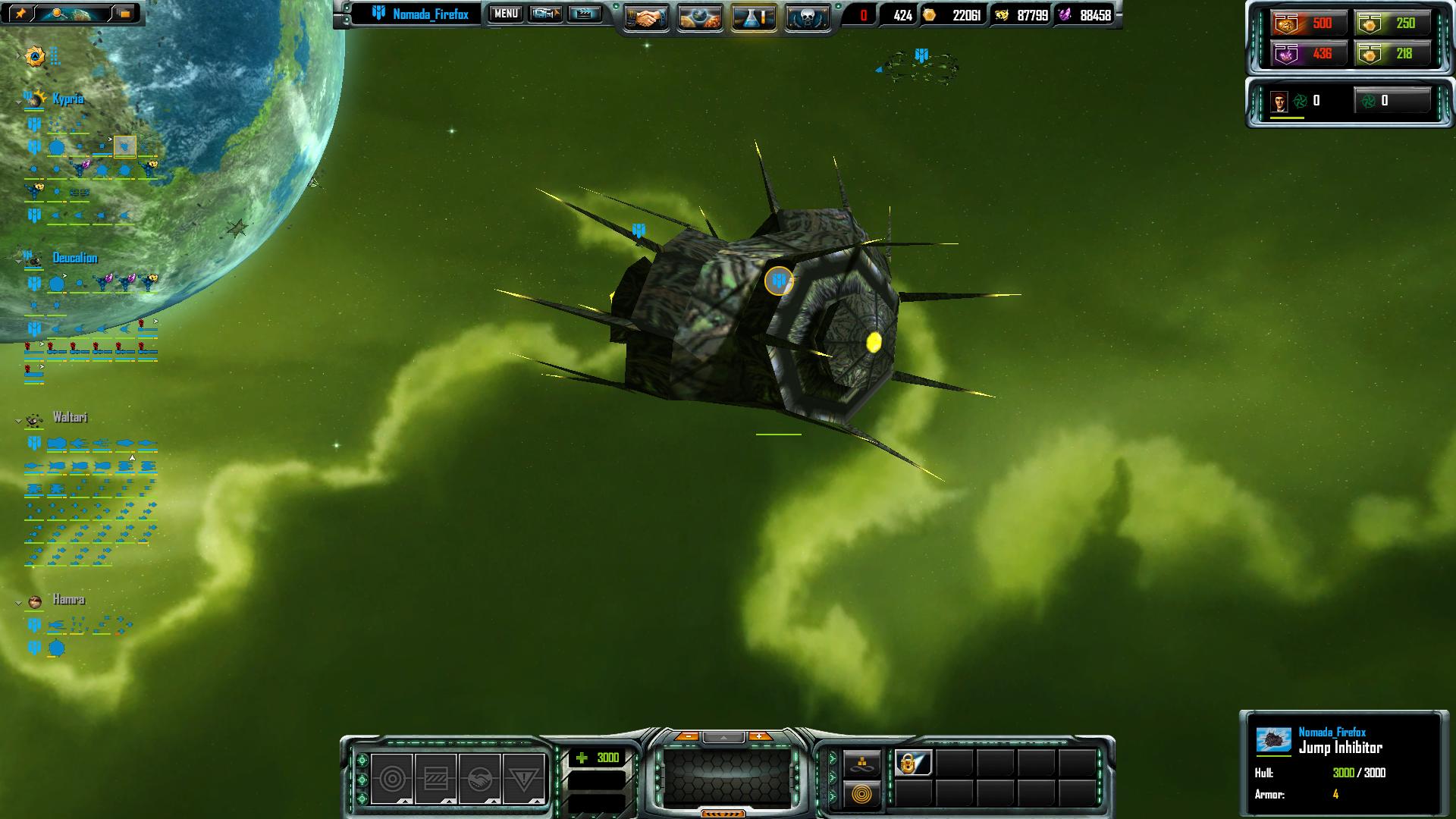Open the tactical structures build tab

click(862, 764)
